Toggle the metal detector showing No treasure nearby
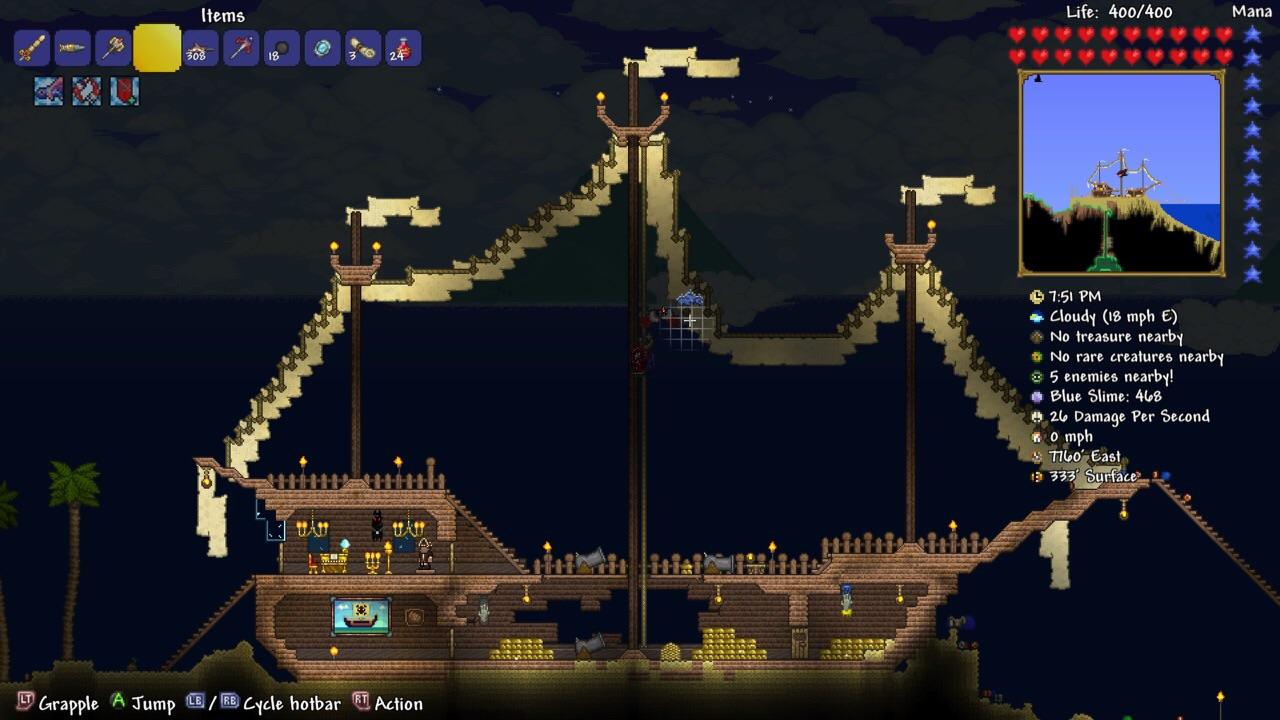Screen dimensions: 1280x720 tap(1036, 336)
